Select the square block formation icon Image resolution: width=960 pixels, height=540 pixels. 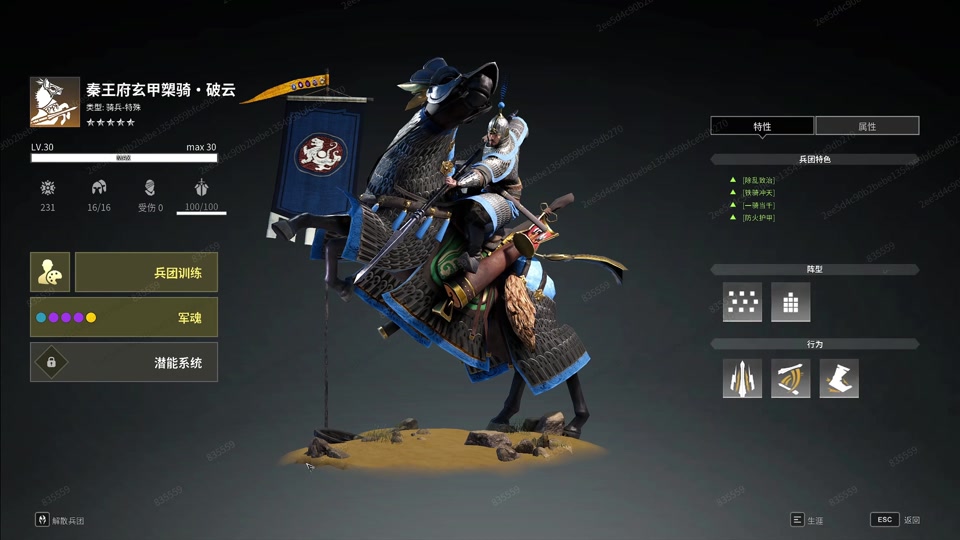[790, 302]
